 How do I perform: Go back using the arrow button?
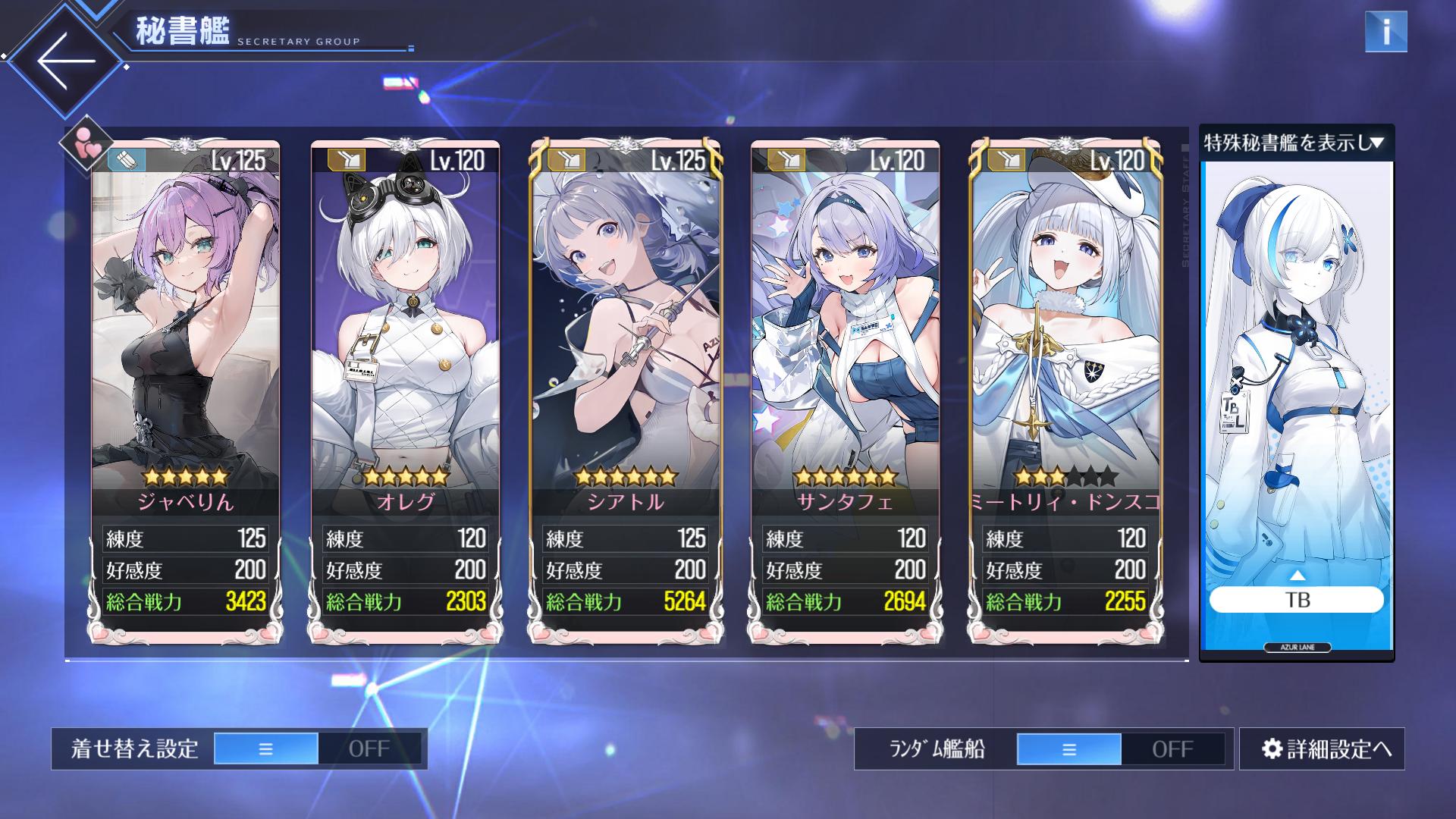point(65,61)
